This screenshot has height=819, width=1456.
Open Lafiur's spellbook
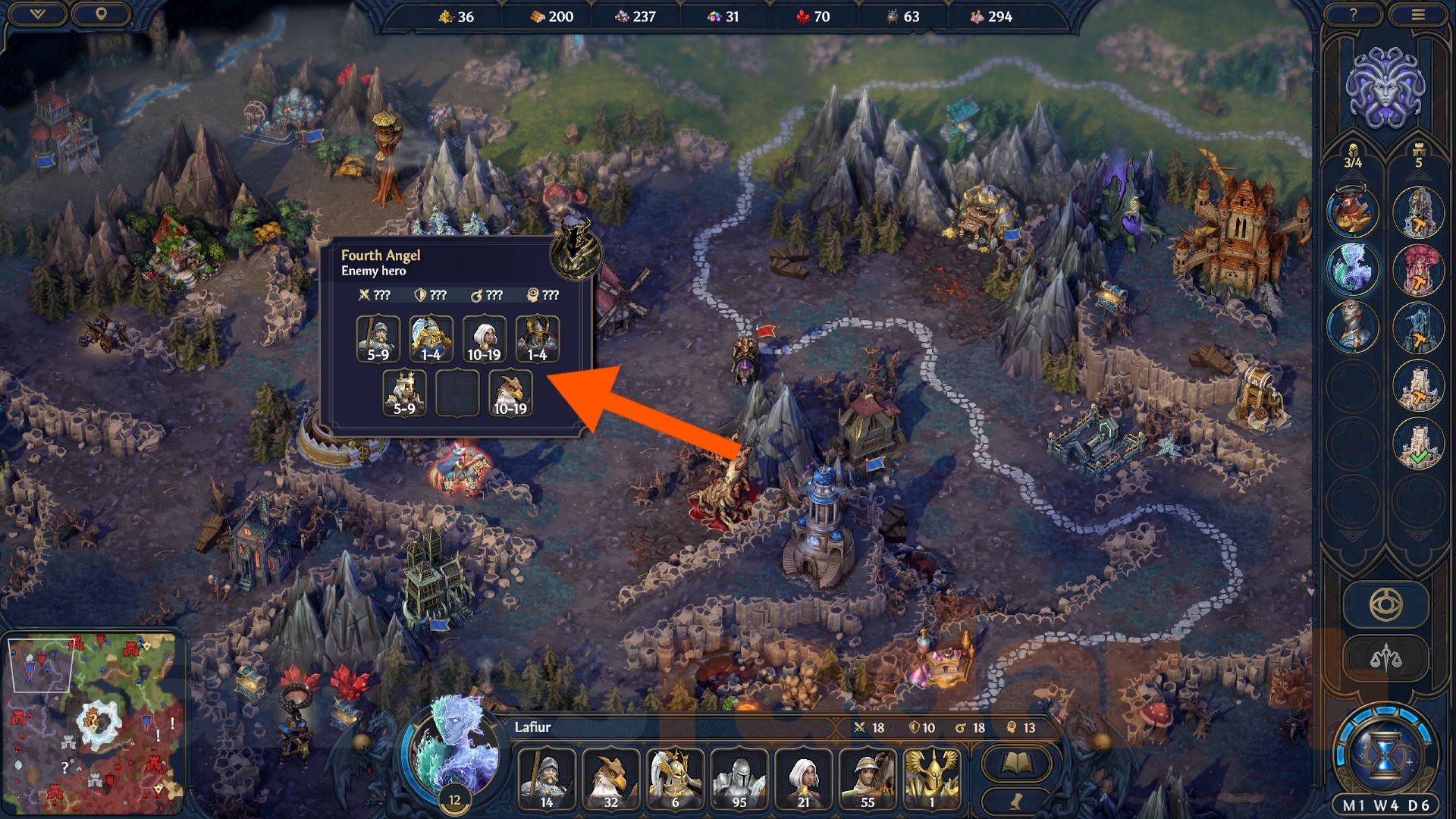[1016, 763]
